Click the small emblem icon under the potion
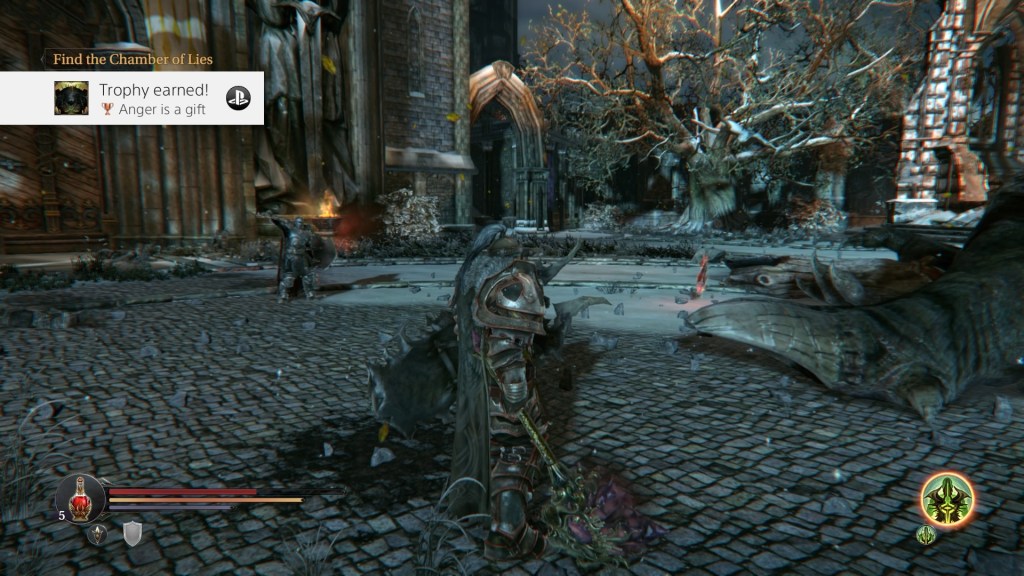 97,534
